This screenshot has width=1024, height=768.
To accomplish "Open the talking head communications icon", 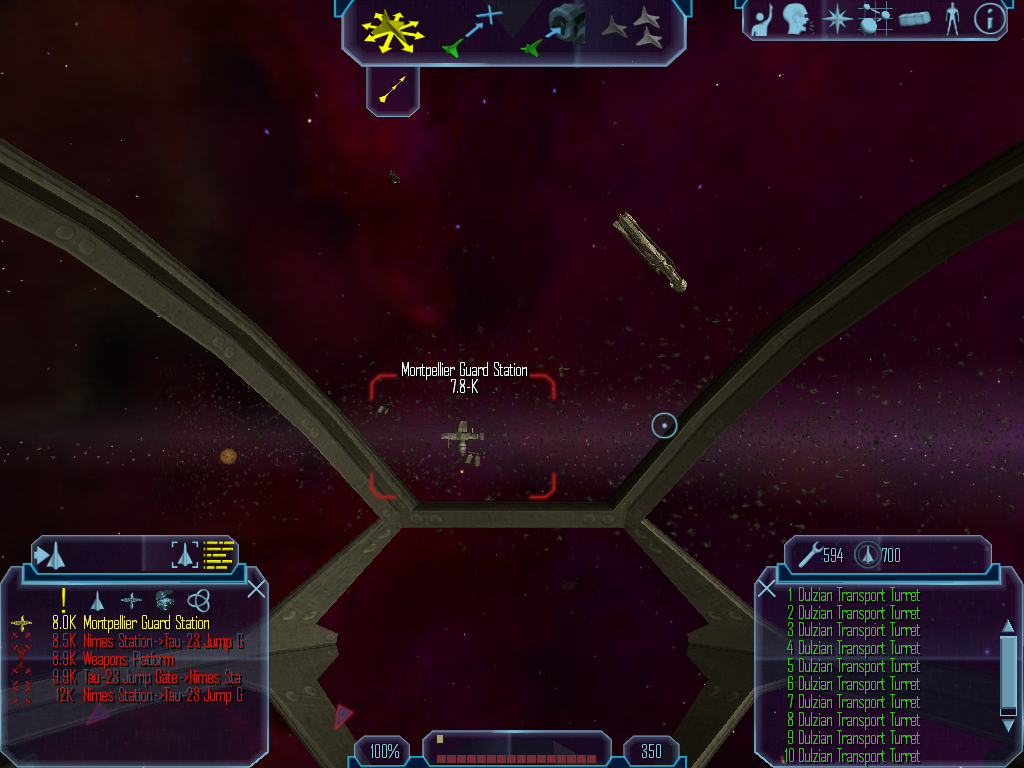I will pyautogui.click(x=796, y=19).
